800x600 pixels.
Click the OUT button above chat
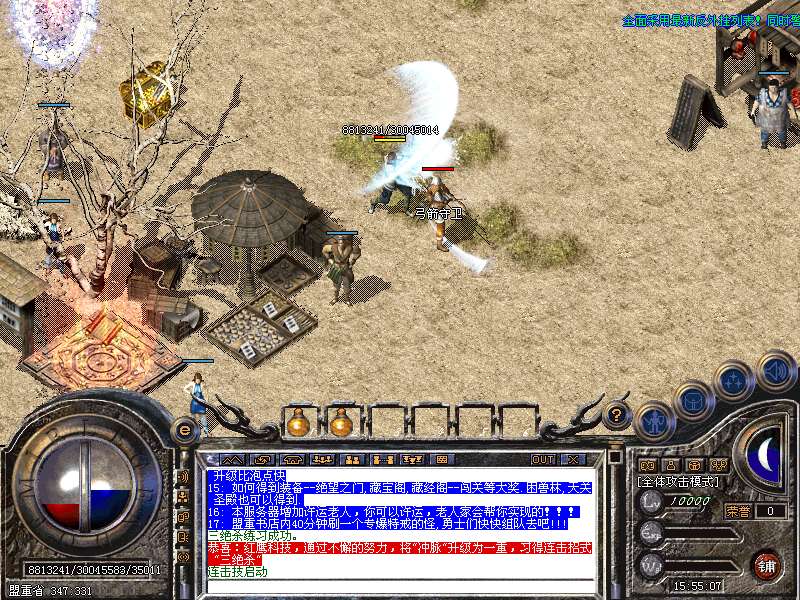pos(543,460)
